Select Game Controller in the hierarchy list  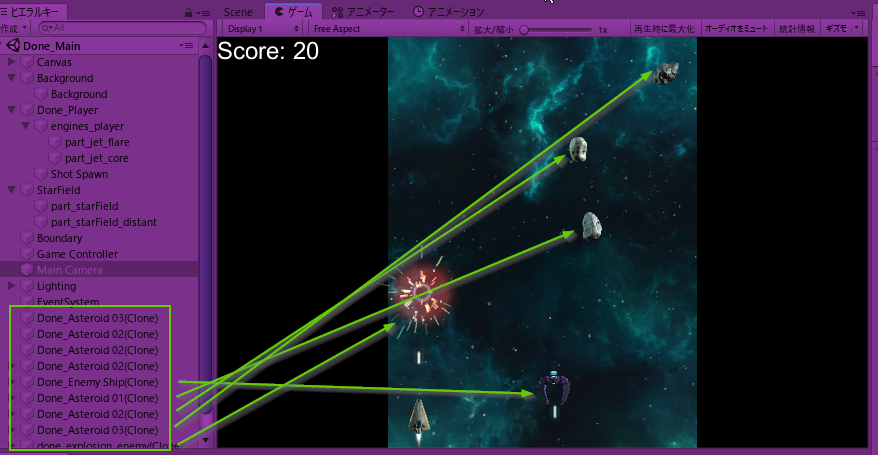pyautogui.click(x=77, y=254)
